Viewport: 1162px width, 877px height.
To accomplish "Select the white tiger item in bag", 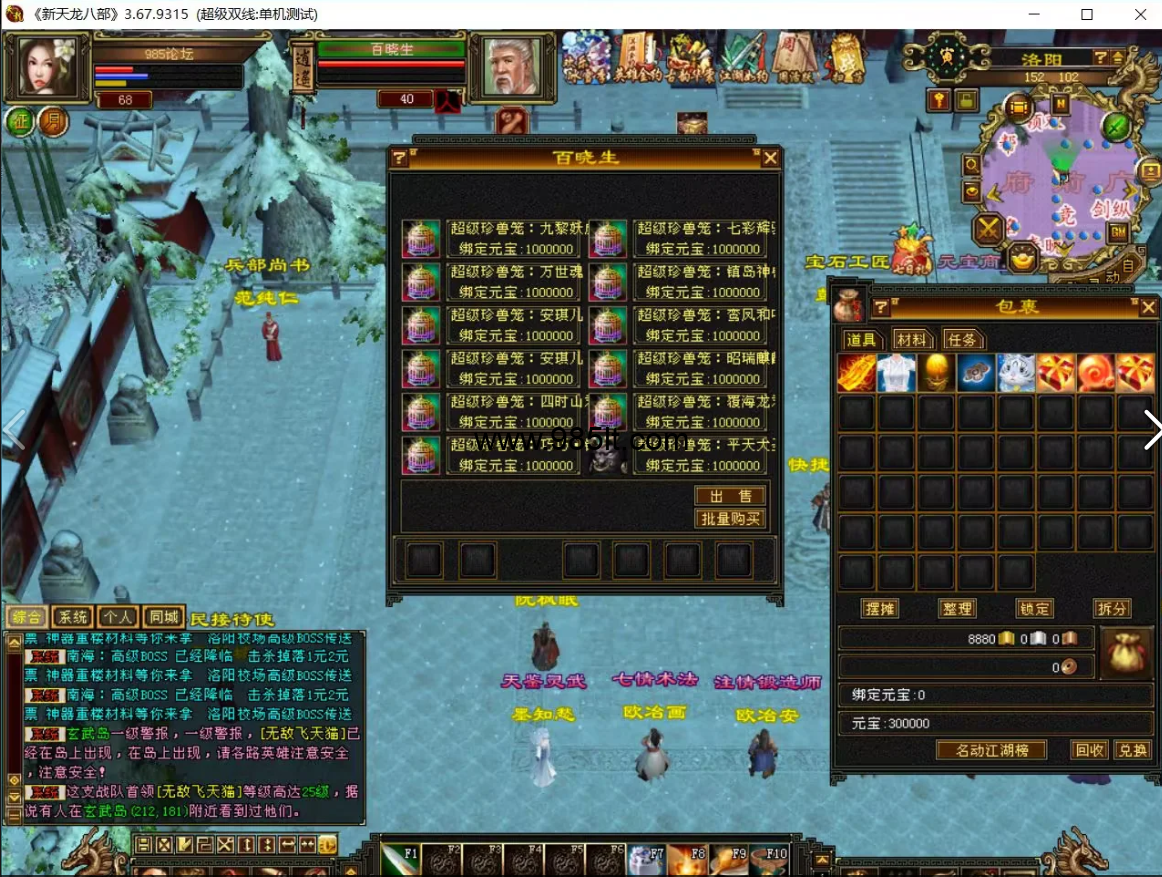I will 1016,373.
